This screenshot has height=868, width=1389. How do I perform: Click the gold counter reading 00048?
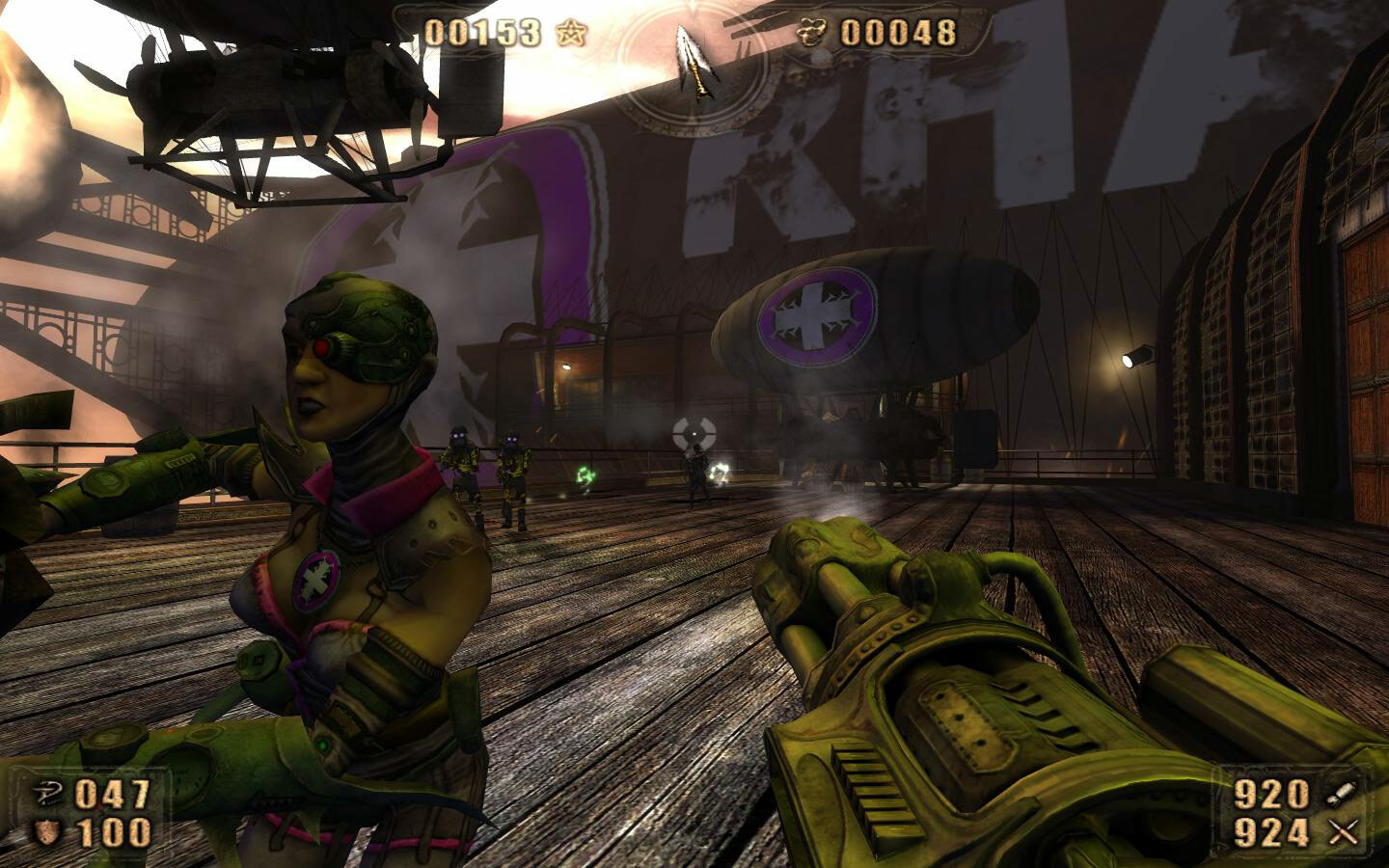pyautogui.click(x=898, y=30)
